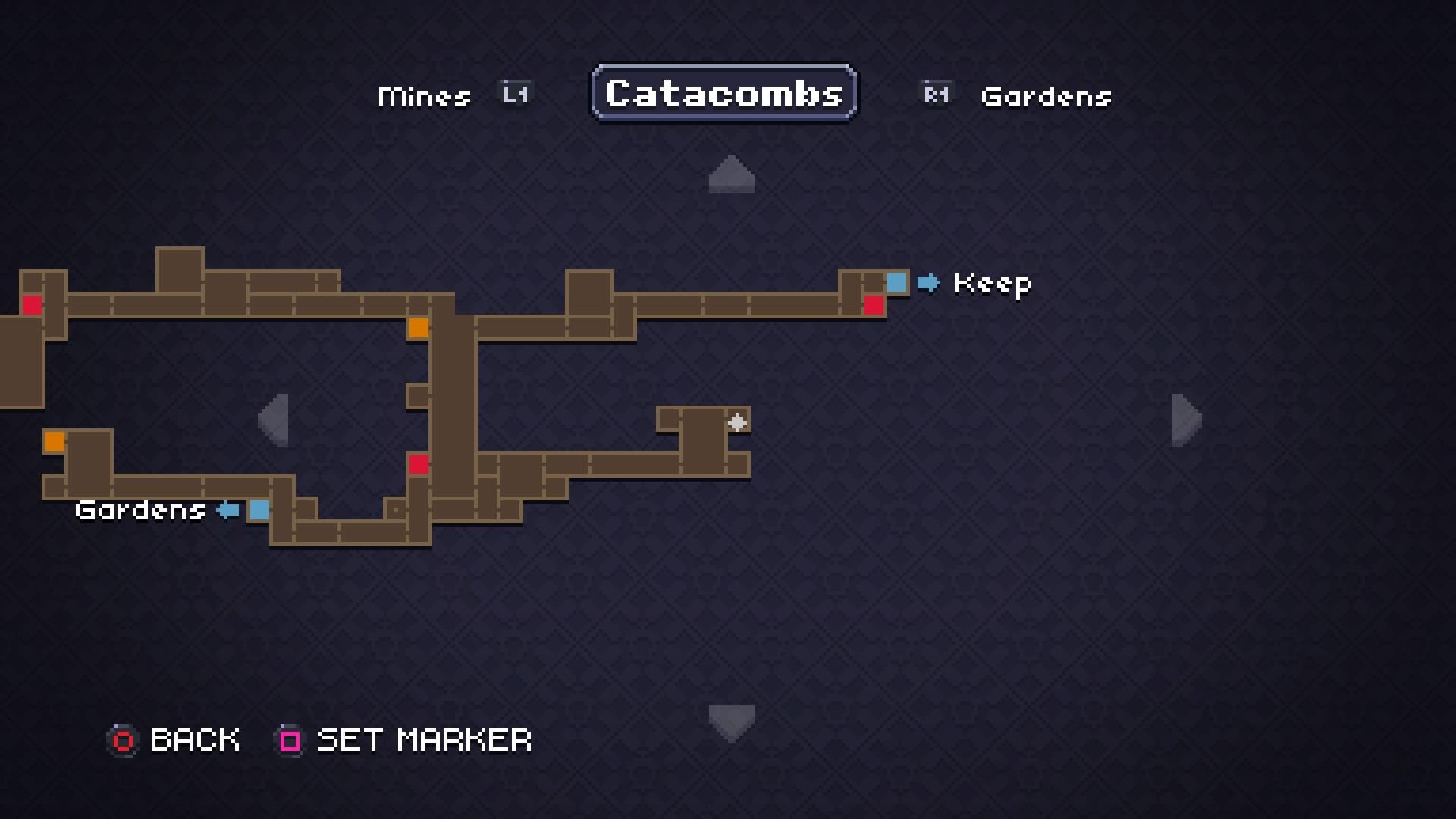Click the Catacombs title banner
Screen dimensions: 1456x819
(722, 93)
